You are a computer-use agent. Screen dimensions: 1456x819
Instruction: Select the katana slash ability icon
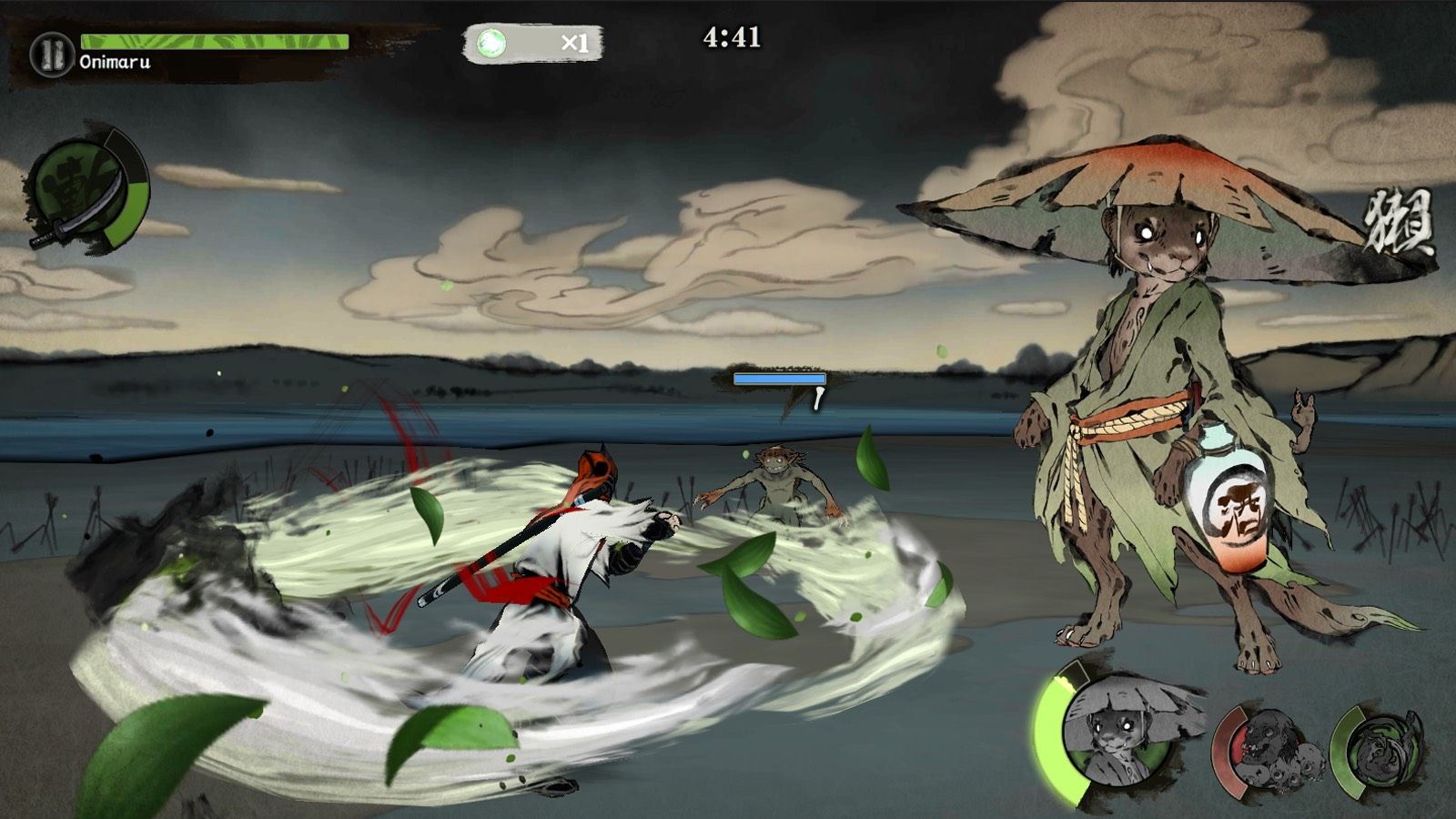(88, 194)
